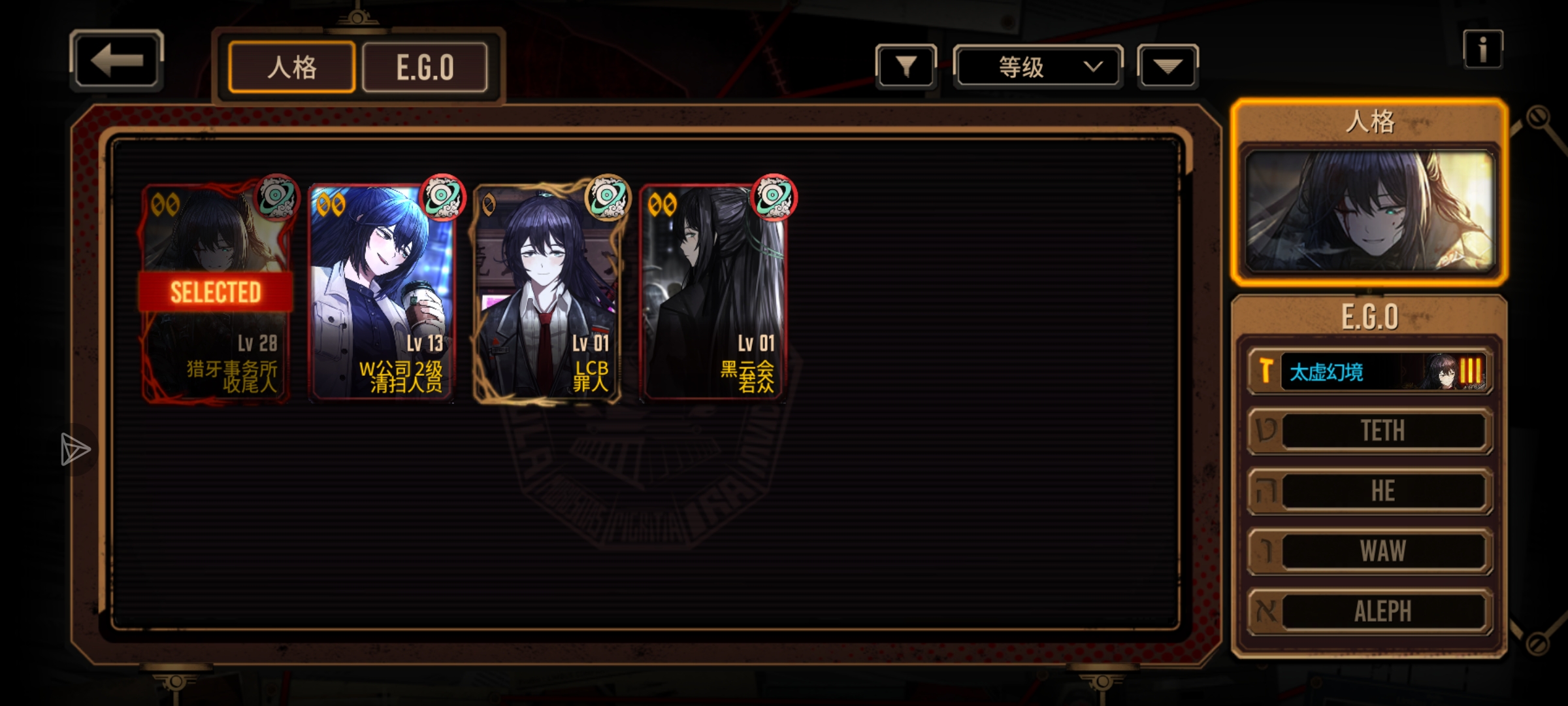The image size is (1568, 706).
Task: Switch to the E.G.O tab
Action: pos(425,67)
